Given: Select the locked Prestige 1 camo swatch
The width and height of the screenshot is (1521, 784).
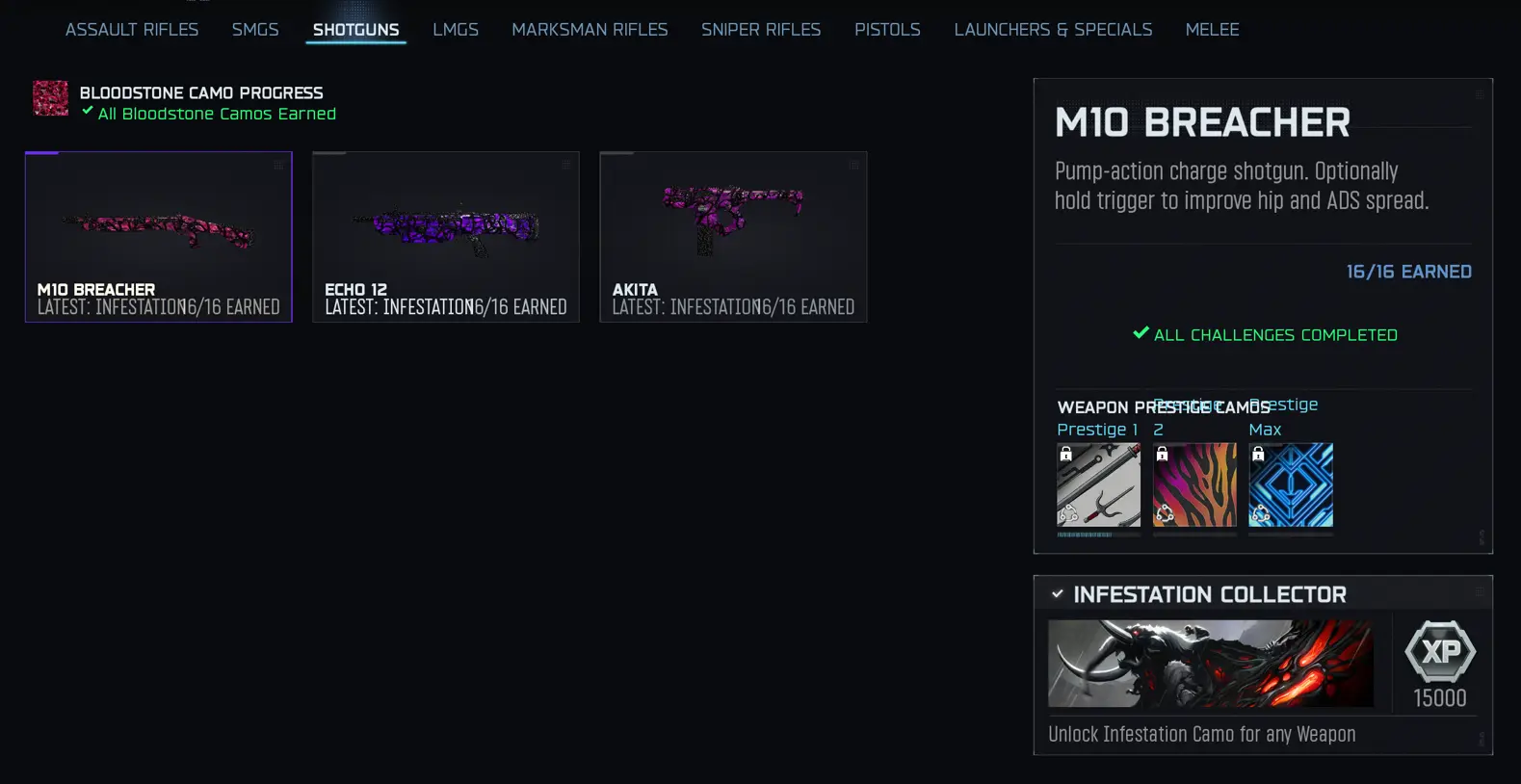Looking at the screenshot, I should 1098,486.
